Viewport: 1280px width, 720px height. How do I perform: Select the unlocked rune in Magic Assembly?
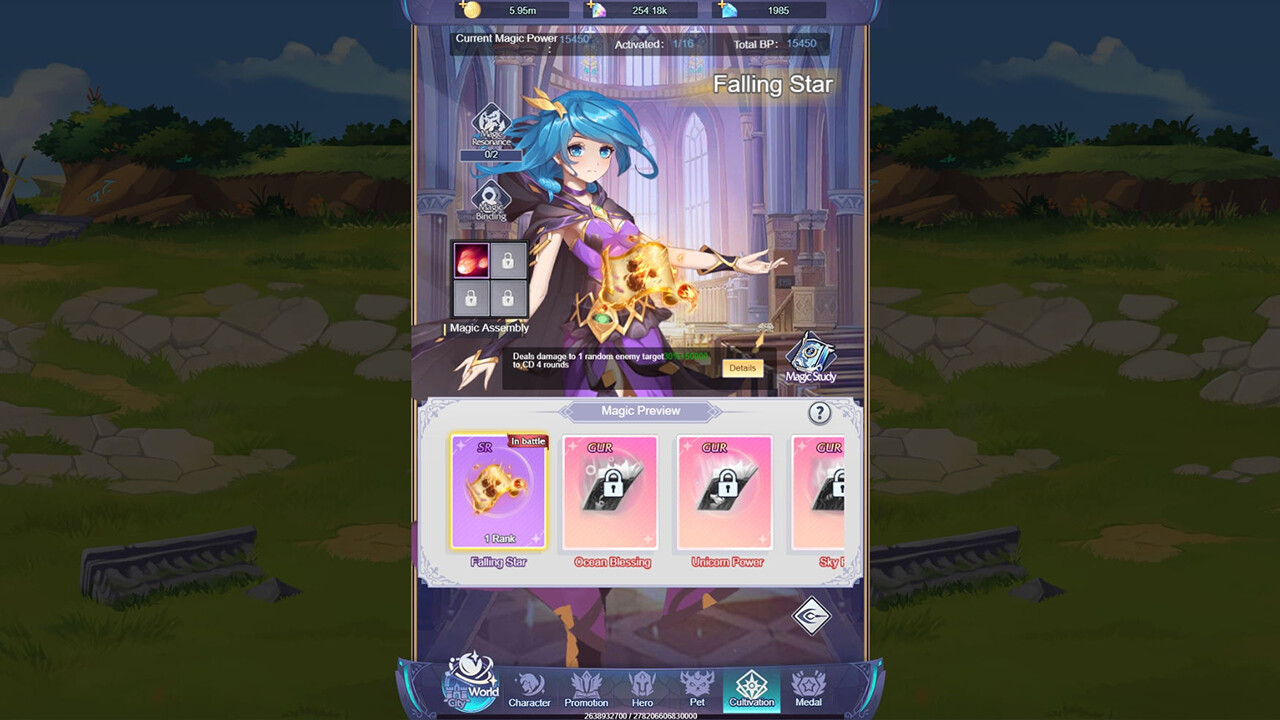click(470, 262)
